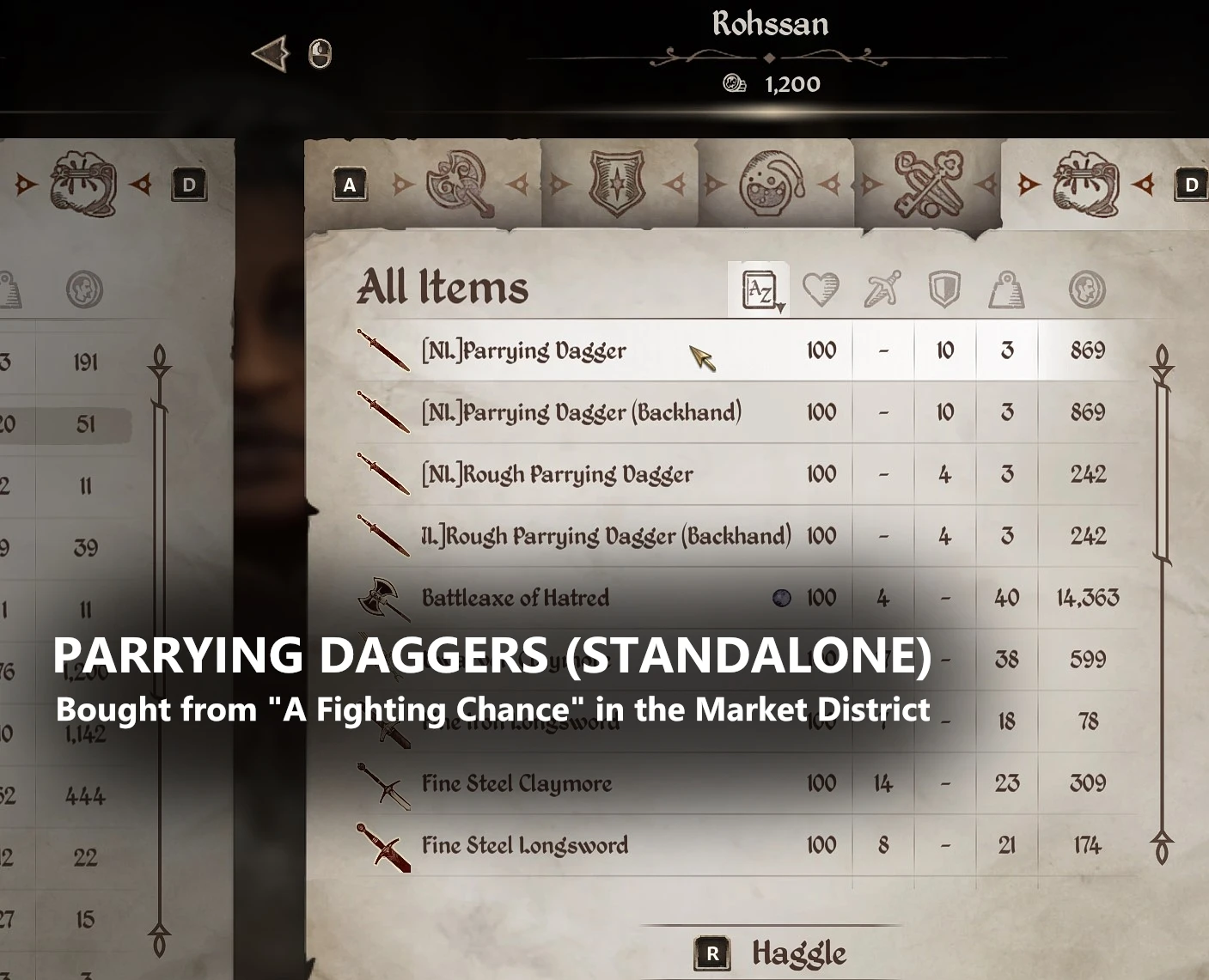The image size is (1209, 980).
Task: Open the weapons category tab
Action: (460, 184)
